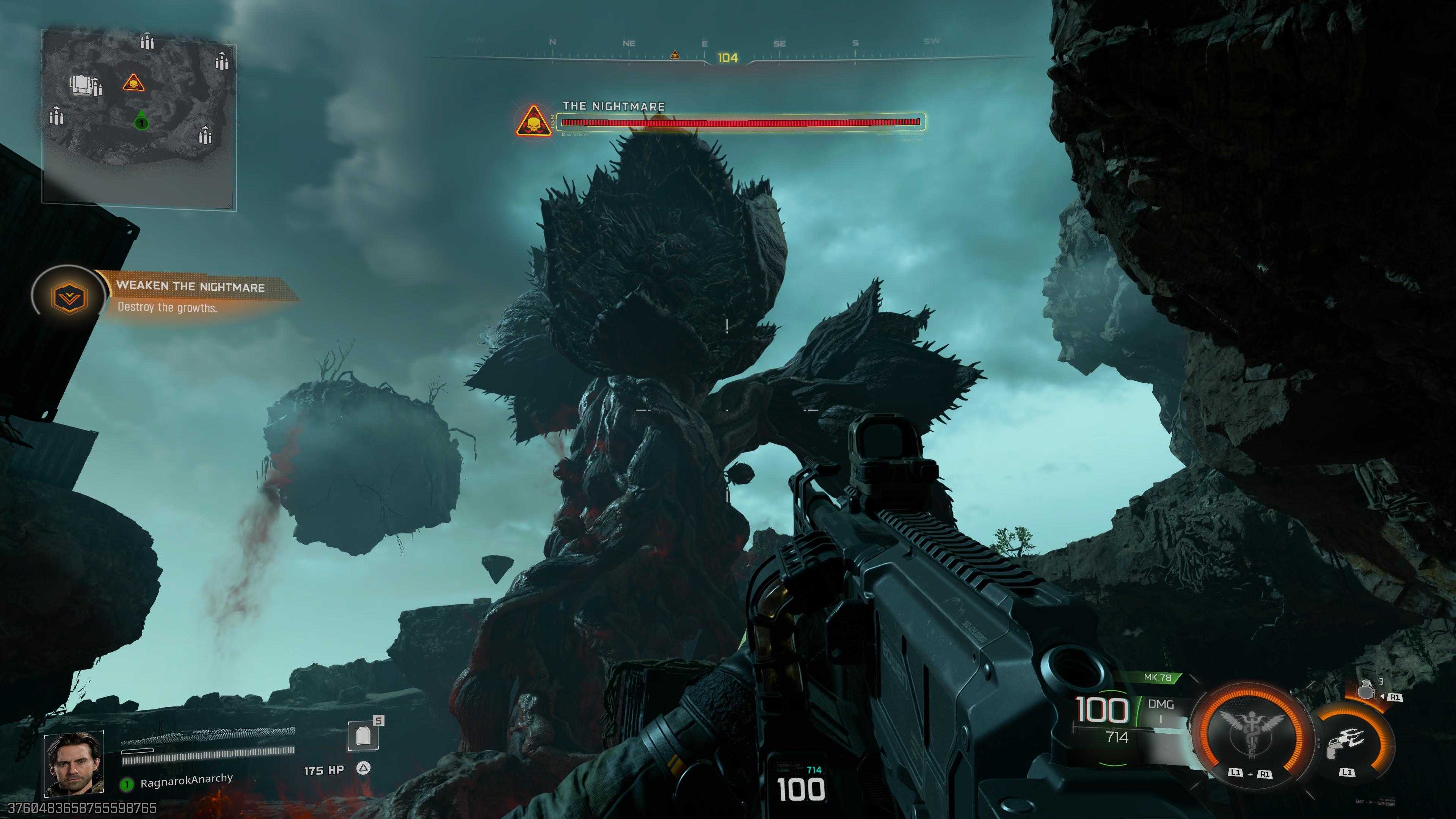Click the MK.78 weapon label
1456x819 pixels.
click(1157, 677)
